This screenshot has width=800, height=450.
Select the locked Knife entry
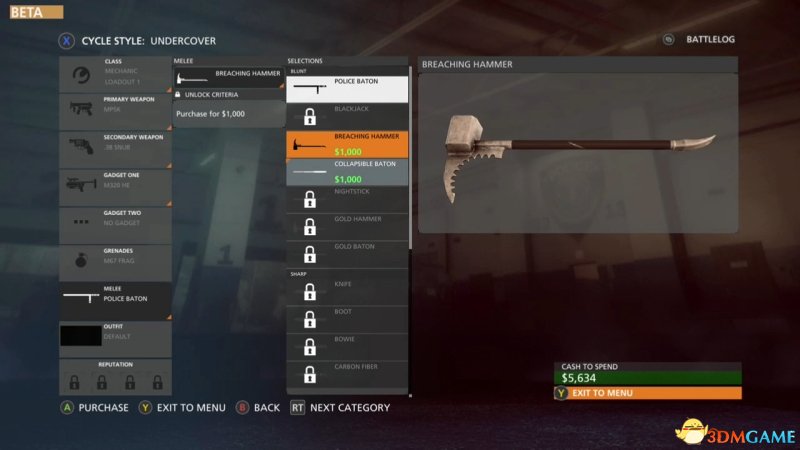(x=347, y=292)
